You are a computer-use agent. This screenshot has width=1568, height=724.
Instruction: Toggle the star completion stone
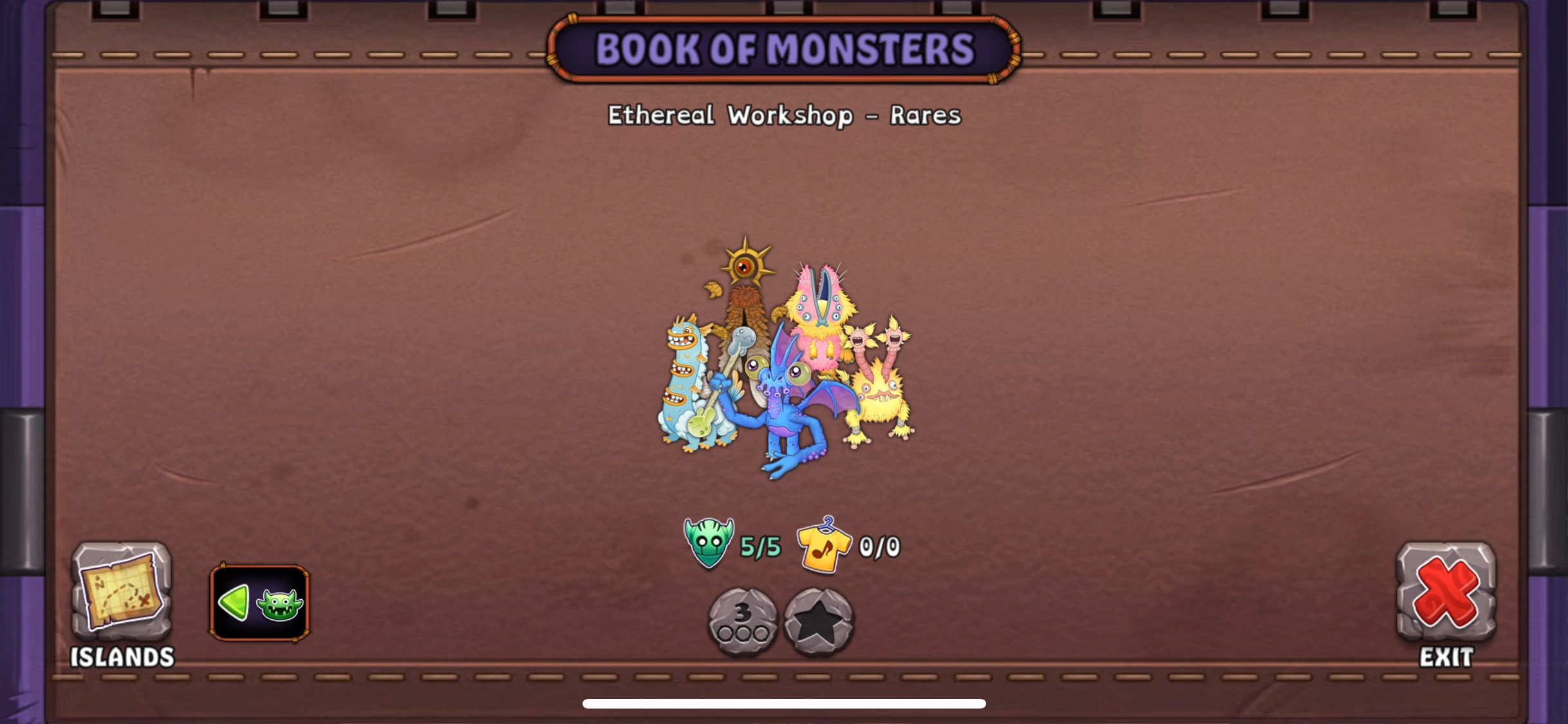pos(819,621)
